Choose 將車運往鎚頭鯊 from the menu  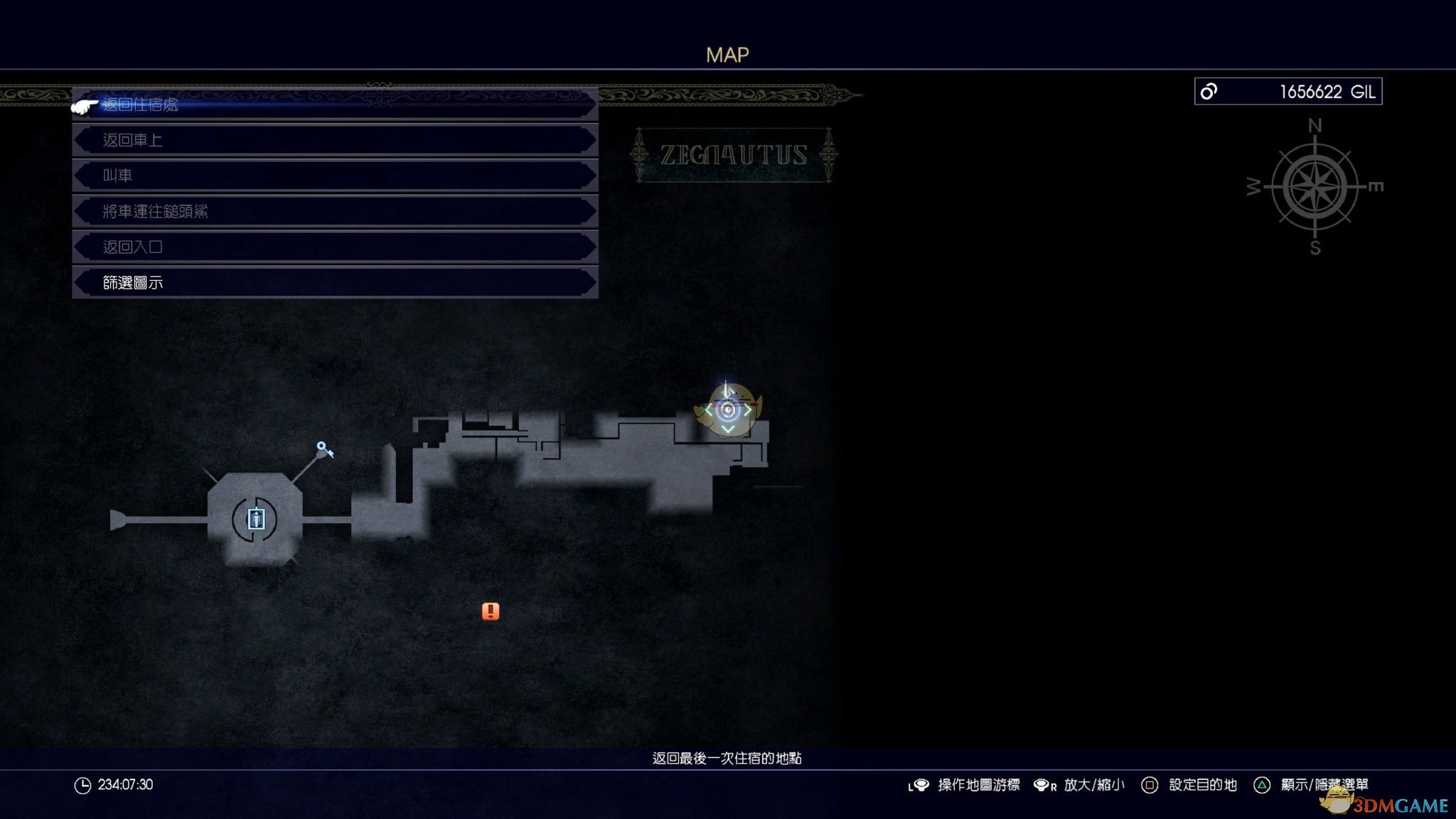coord(334,211)
